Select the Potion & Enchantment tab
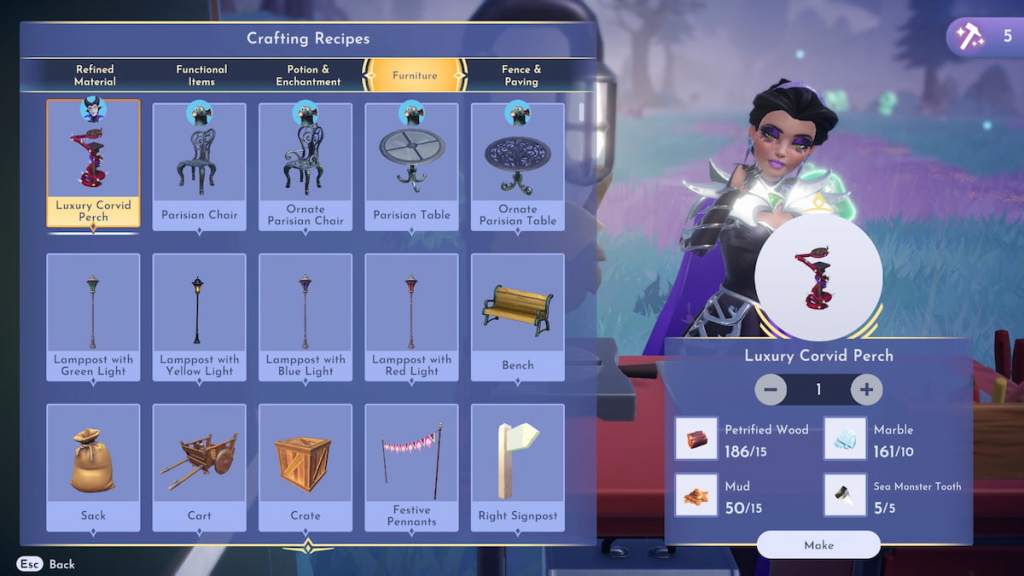The height and width of the screenshot is (576, 1024). pos(308,75)
